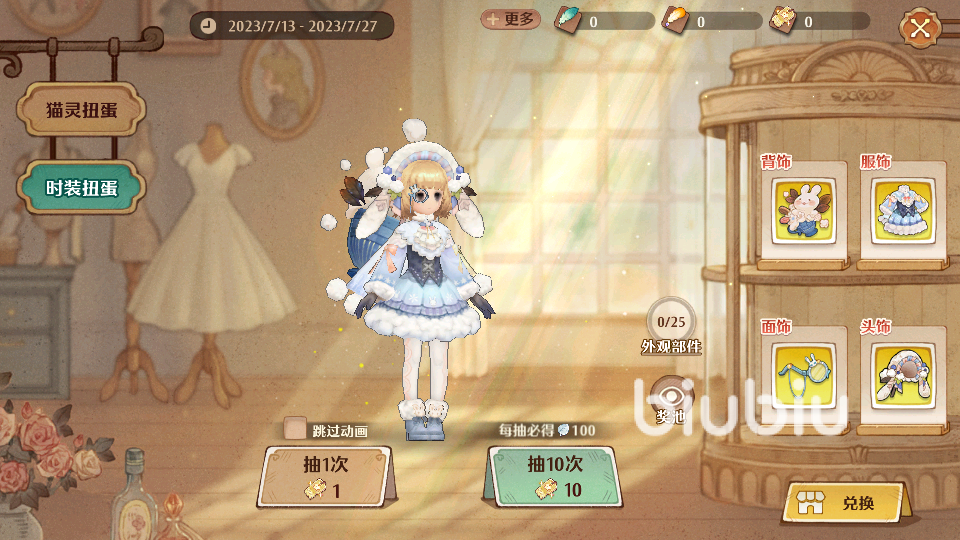Viewport: 960px width, 540px height.
Task: Switch to the 猫灵扭蛋 tab
Action: tap(82, 110)
